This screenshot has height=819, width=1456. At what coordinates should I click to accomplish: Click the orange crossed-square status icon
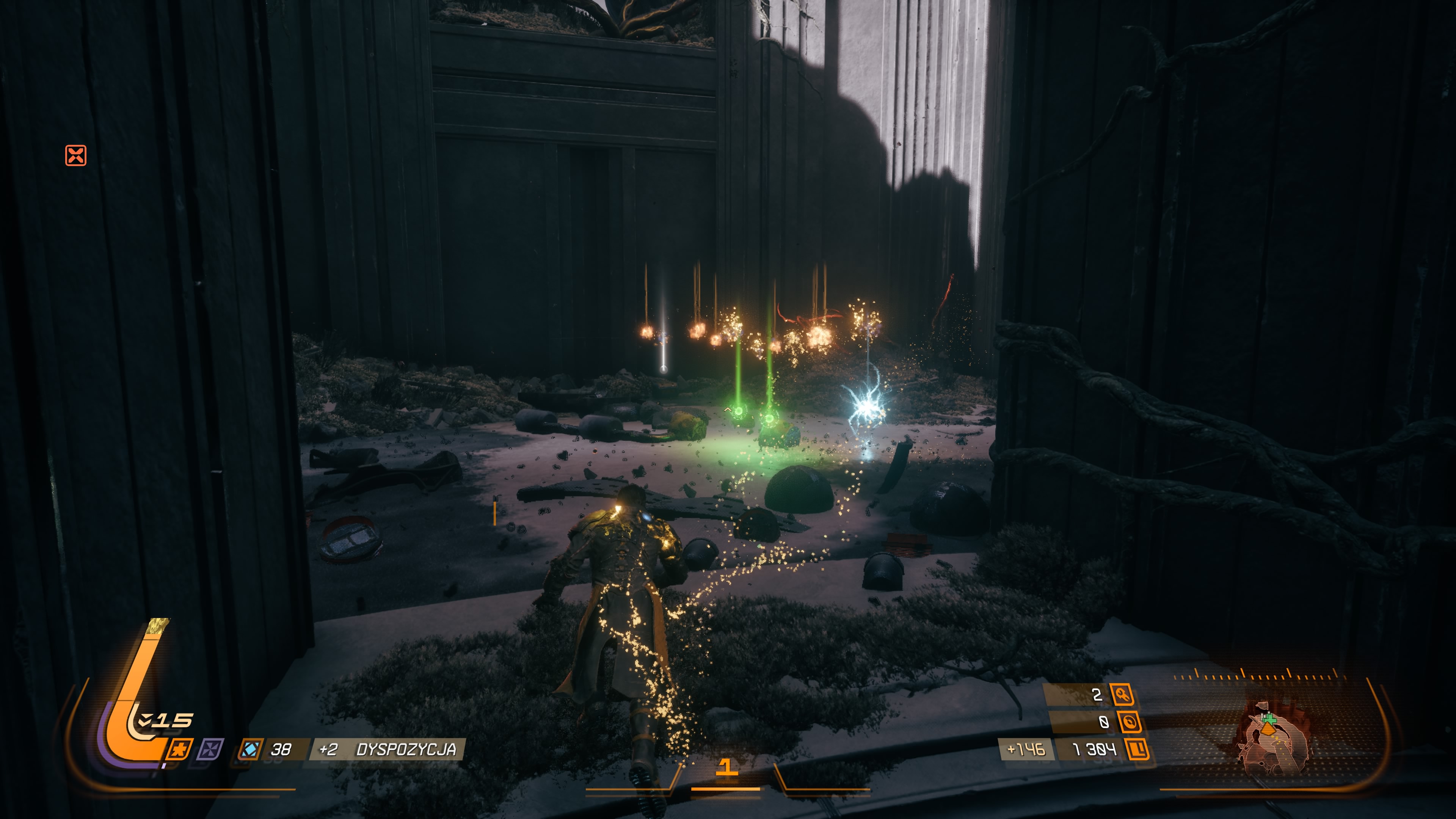(x=76, y=155)
